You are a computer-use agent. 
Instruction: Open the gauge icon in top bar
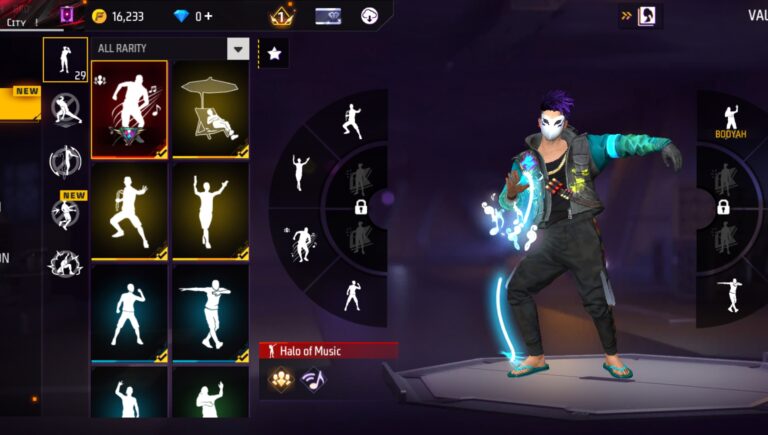click(370, 16)
